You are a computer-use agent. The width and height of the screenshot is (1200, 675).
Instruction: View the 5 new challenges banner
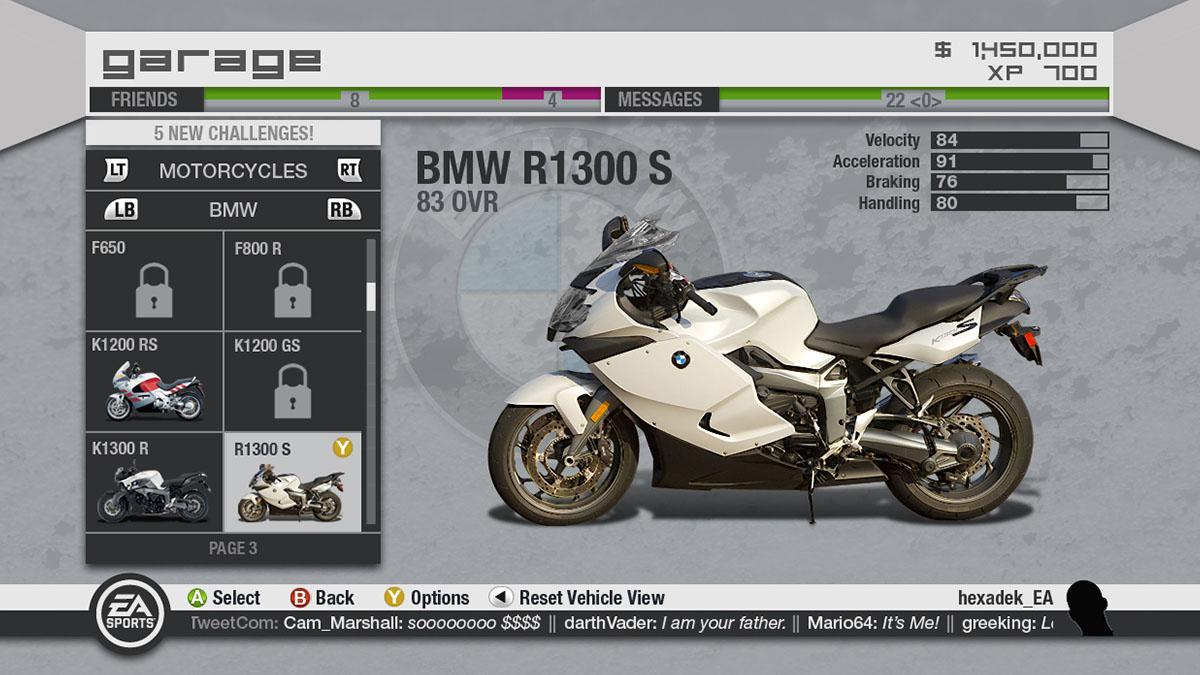[233, 133]
